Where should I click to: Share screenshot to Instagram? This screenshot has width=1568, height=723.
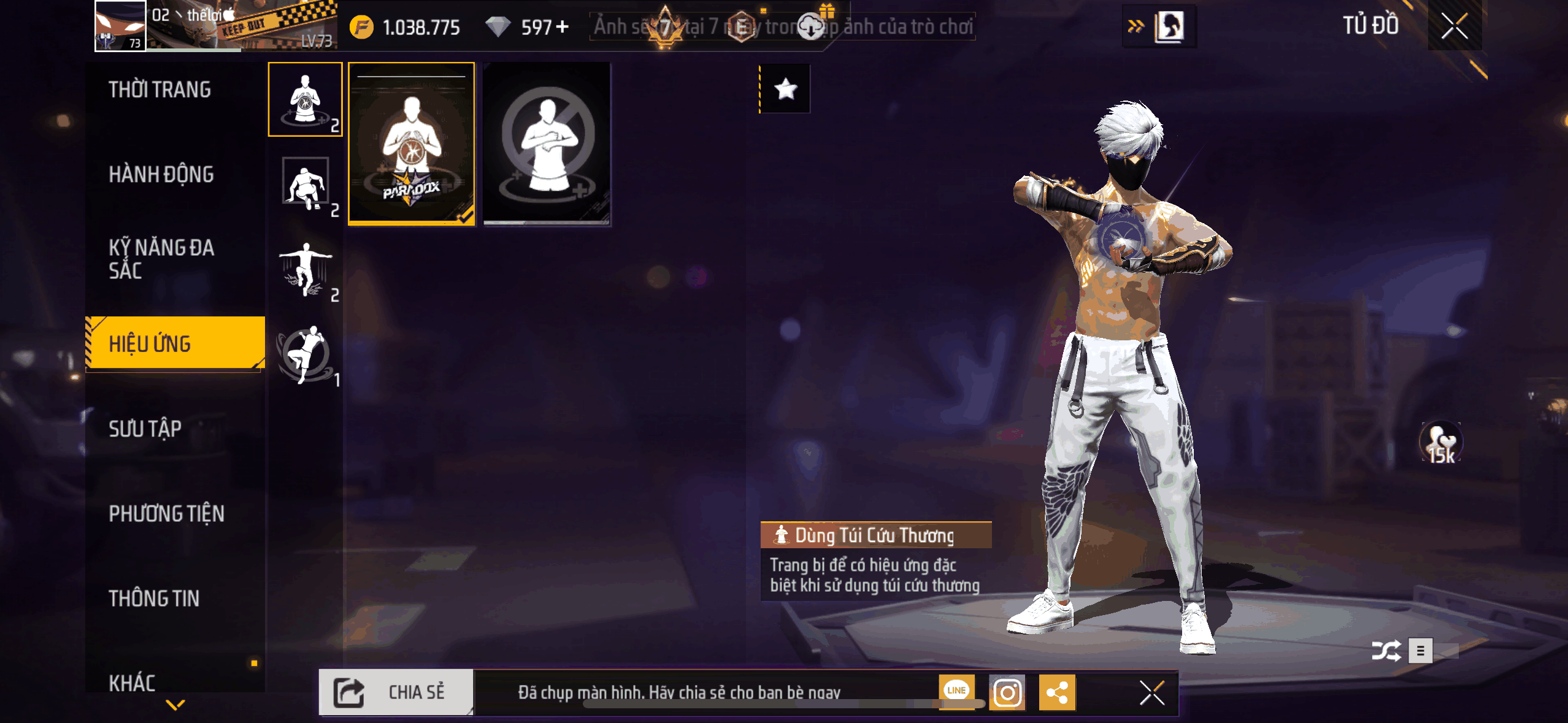(1007, 693)
